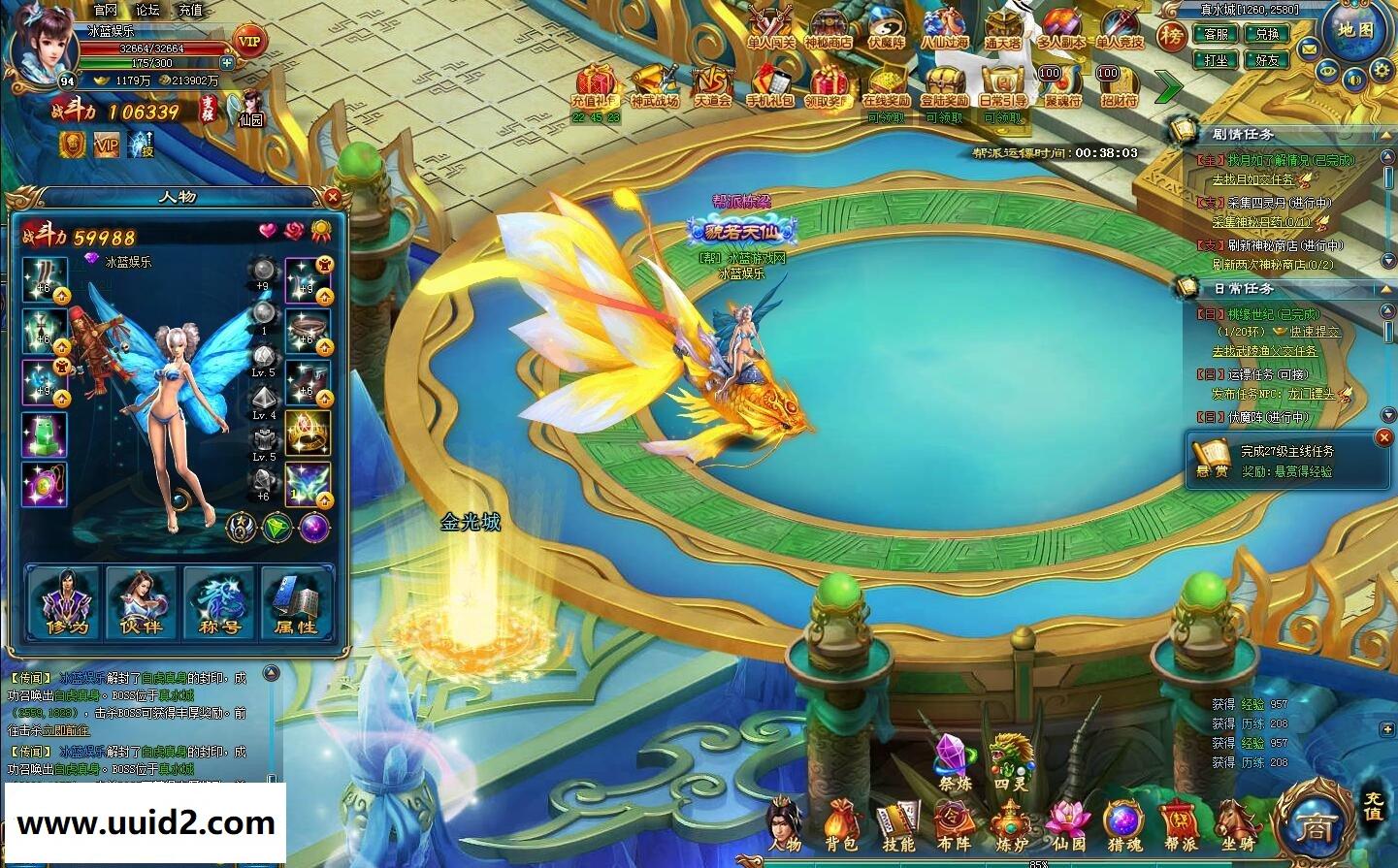This screenshot has width=1398, height=868.
Task: Open the 坐骑 mount icon
Action: pos(1237,820)
